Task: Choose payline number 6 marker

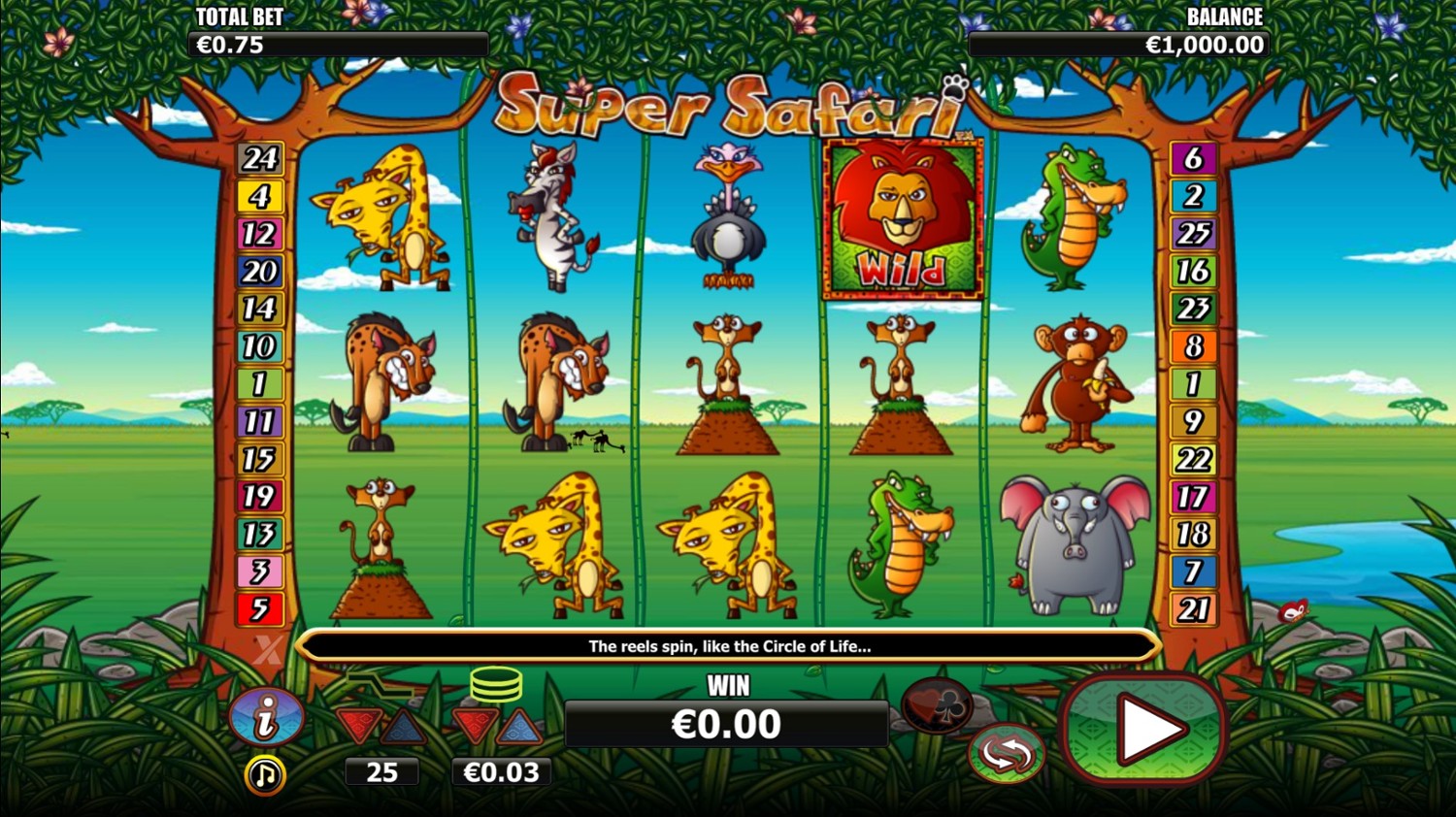Action: click(x=1193, y=158)
